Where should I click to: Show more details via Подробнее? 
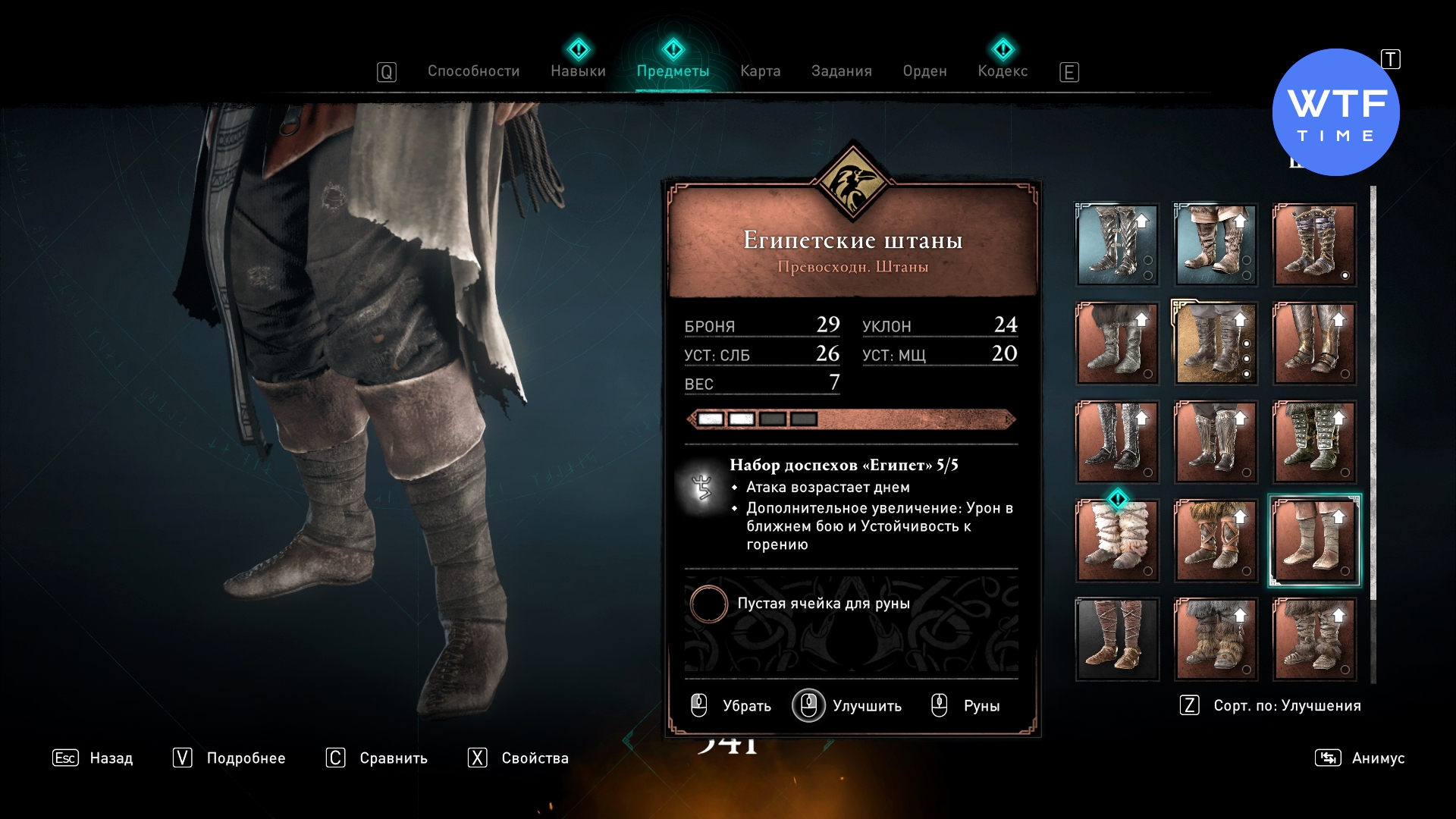pyautogui.click(x=229, y=758)
